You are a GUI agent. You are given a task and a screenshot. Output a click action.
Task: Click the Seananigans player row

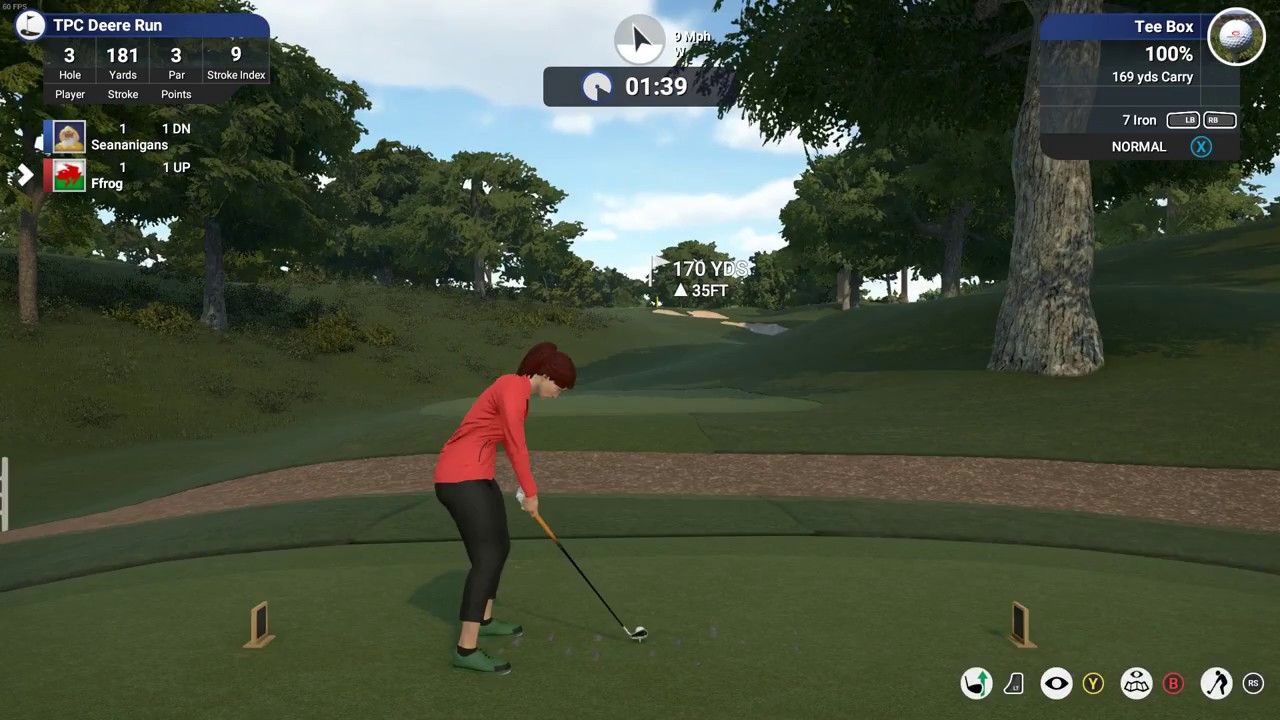(128, 137)
